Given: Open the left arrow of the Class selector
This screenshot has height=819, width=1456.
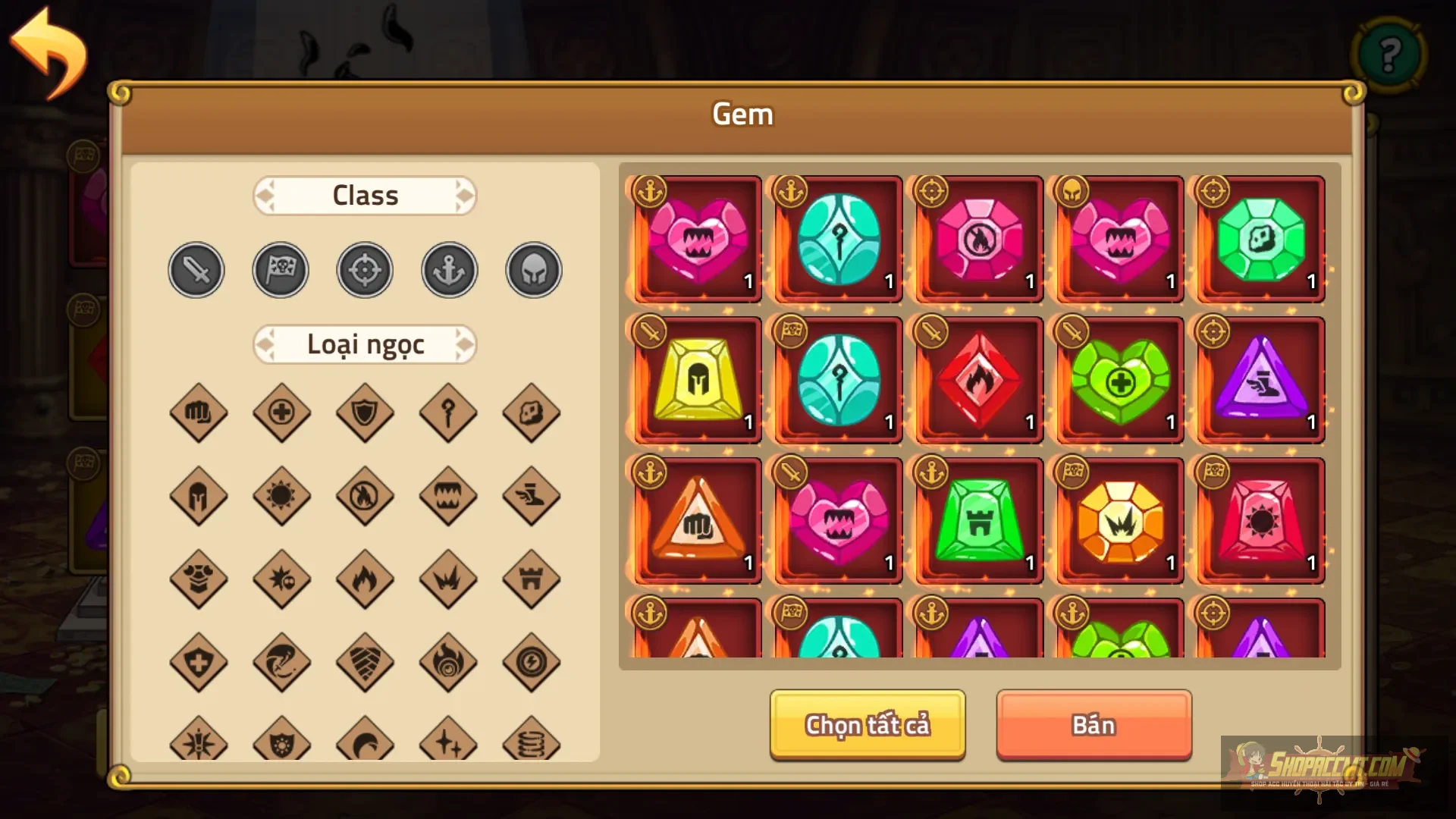Looking at the screenshot, I should (x=264, y=195).
